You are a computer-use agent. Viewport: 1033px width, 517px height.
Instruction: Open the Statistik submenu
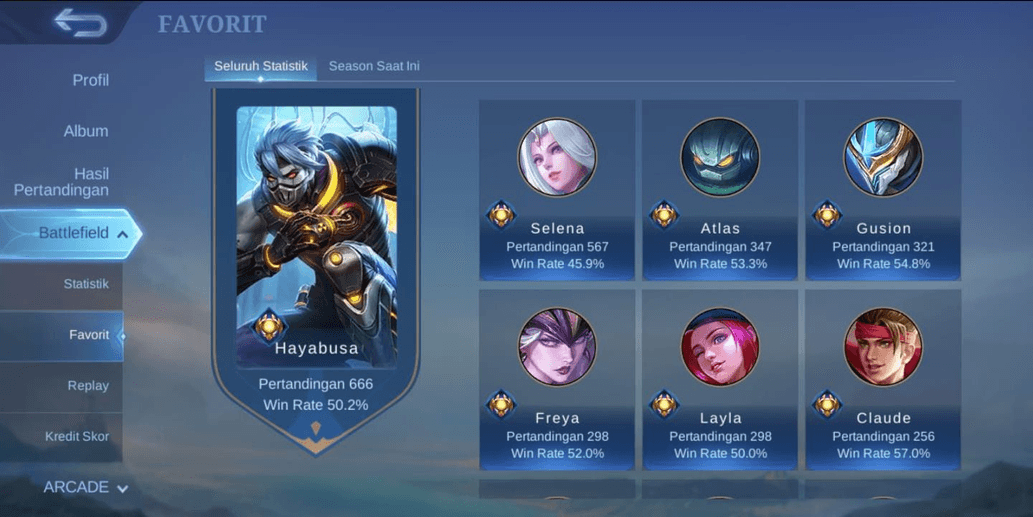pos(86,284)
